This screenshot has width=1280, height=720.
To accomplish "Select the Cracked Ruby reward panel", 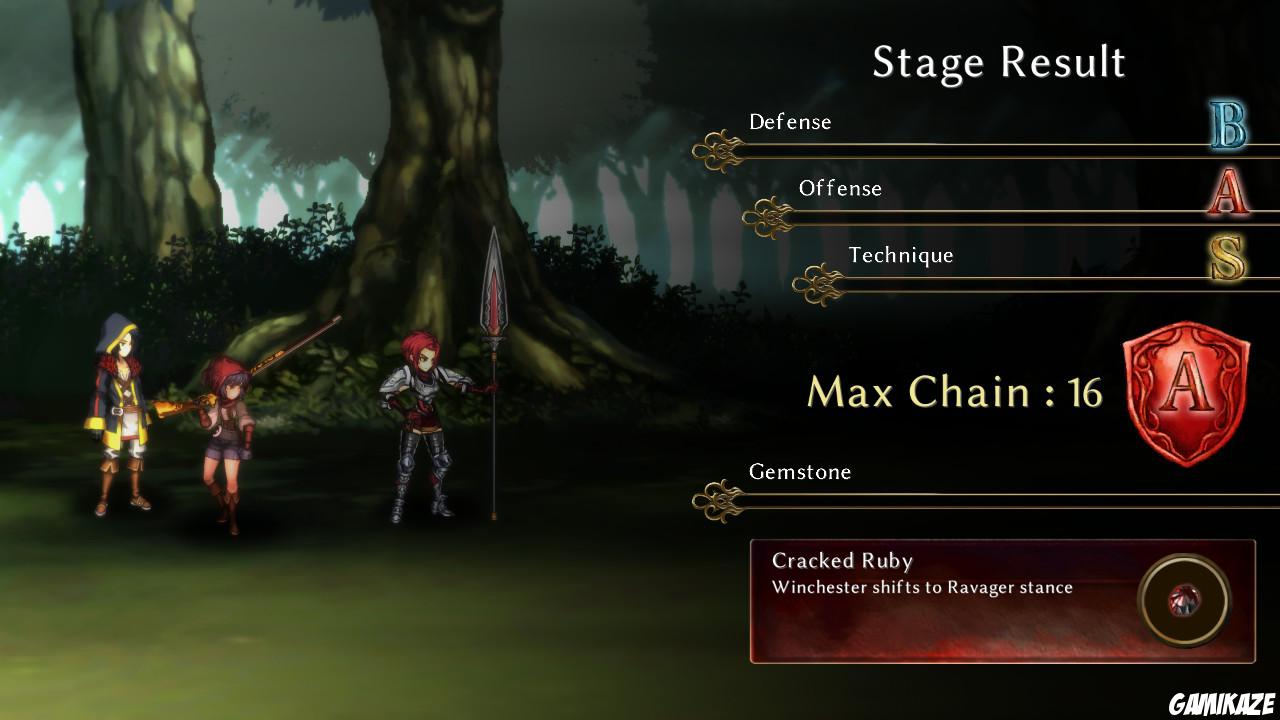I will (940, 601).
